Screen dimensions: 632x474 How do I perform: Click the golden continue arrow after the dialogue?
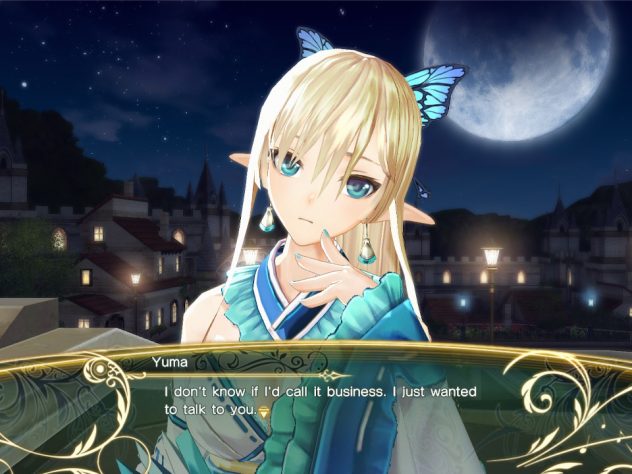coord(265,411)
